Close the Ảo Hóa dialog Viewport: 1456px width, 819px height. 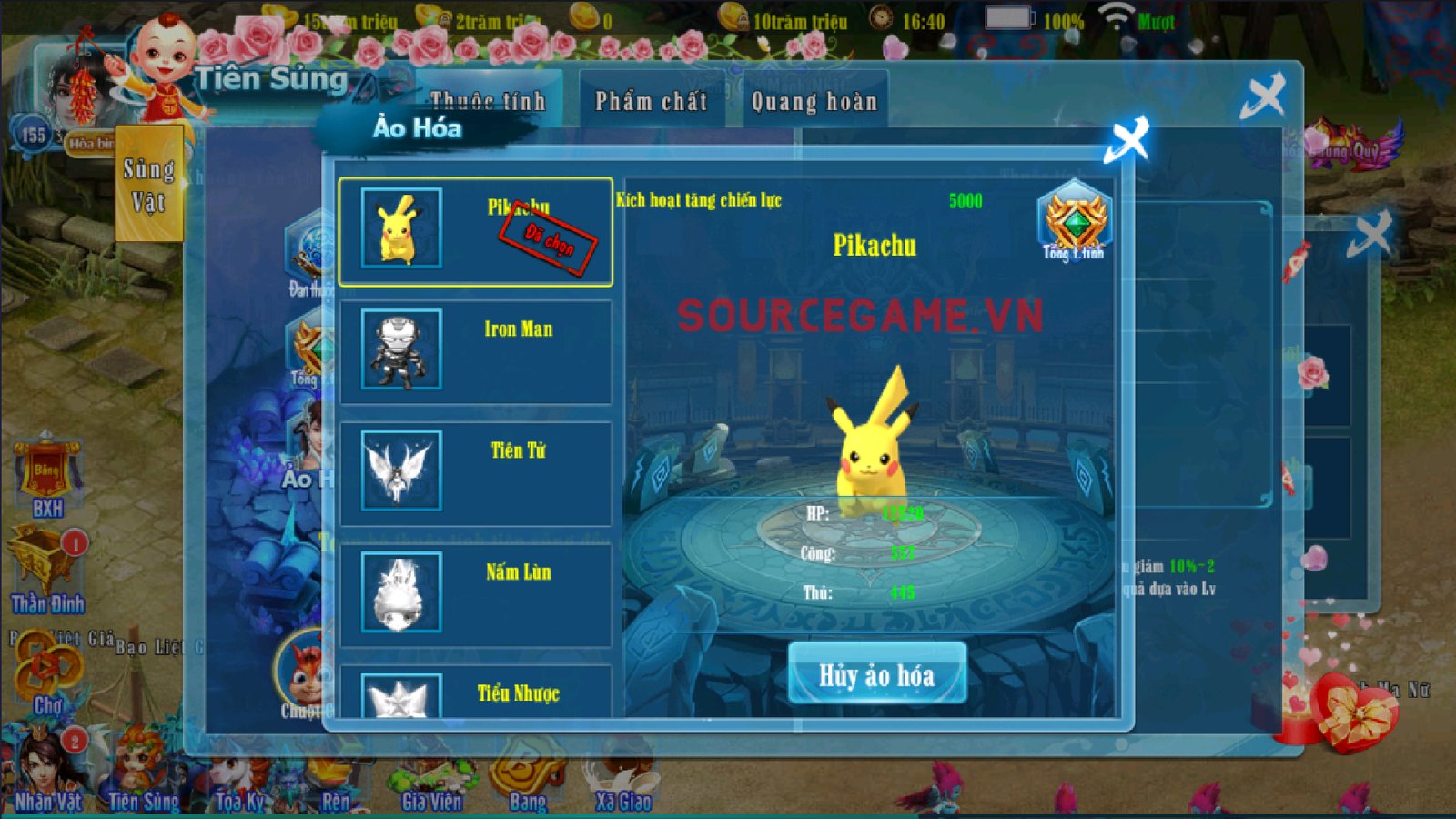[1127, 139]
